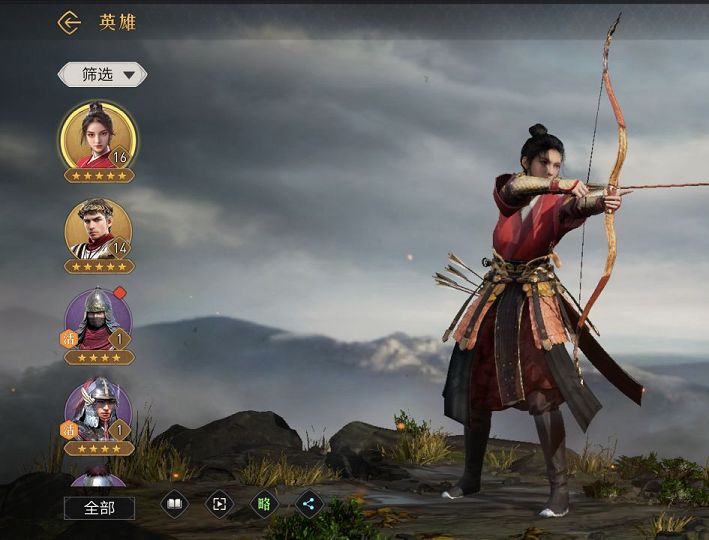Select the level 16 female archer hero
The image size is (709, 540).
98,138
